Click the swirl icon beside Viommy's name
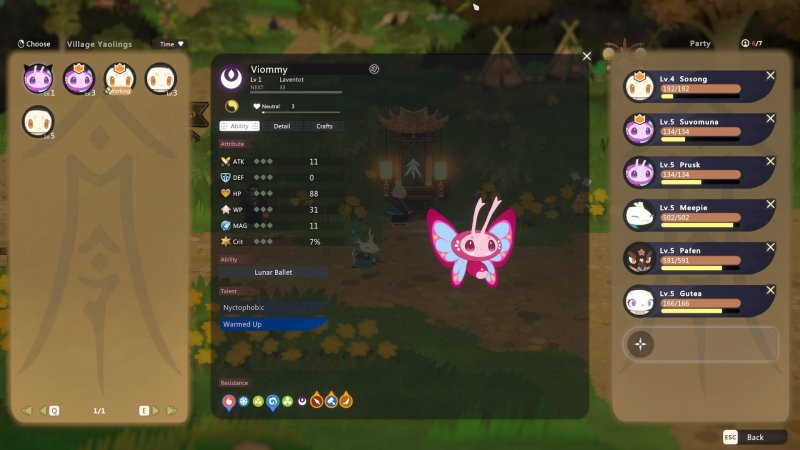Image resolution: width=800 pixels, height=450 pixels. 374,69
